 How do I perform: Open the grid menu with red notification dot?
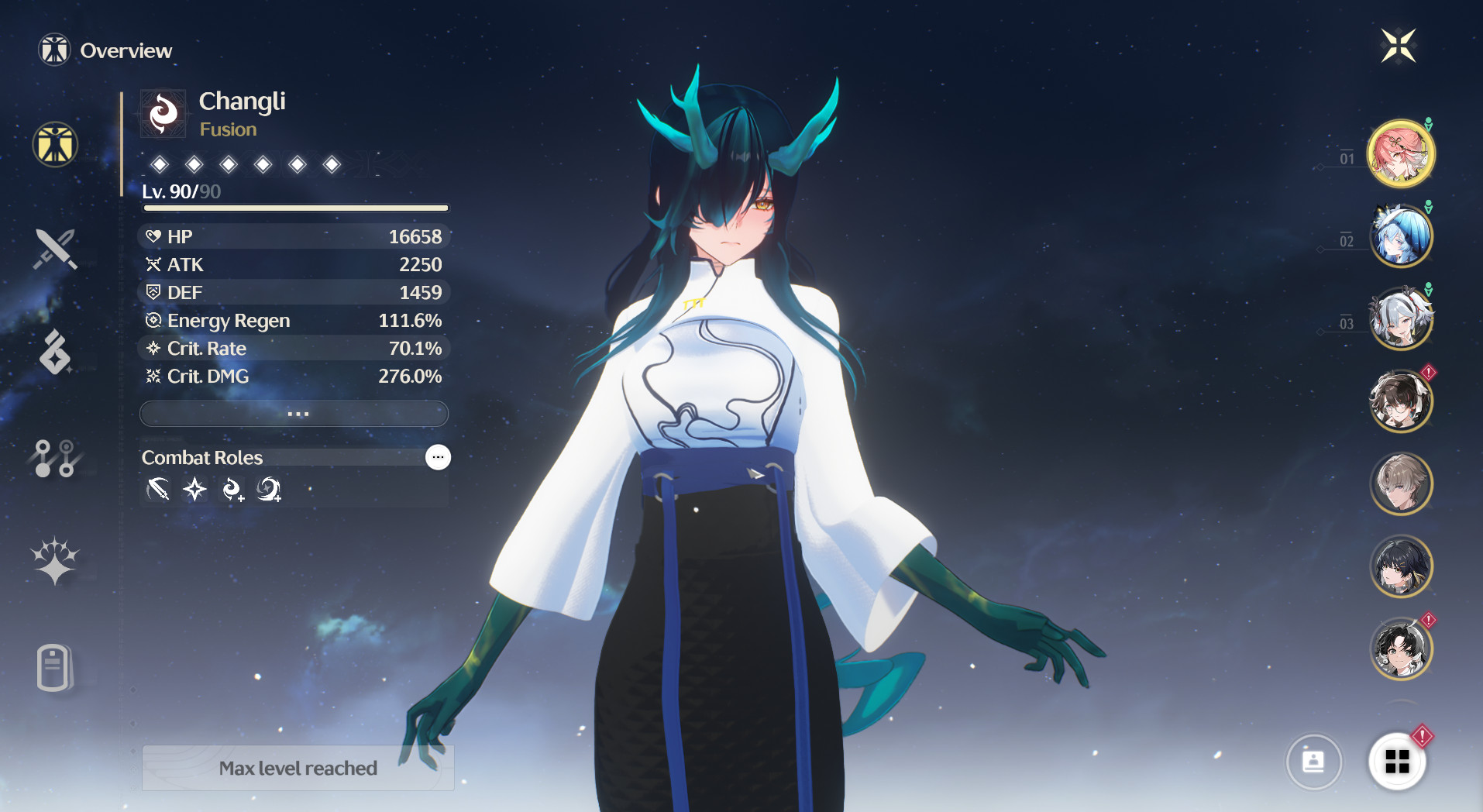pyautogui.click(x=1399, y=762)
